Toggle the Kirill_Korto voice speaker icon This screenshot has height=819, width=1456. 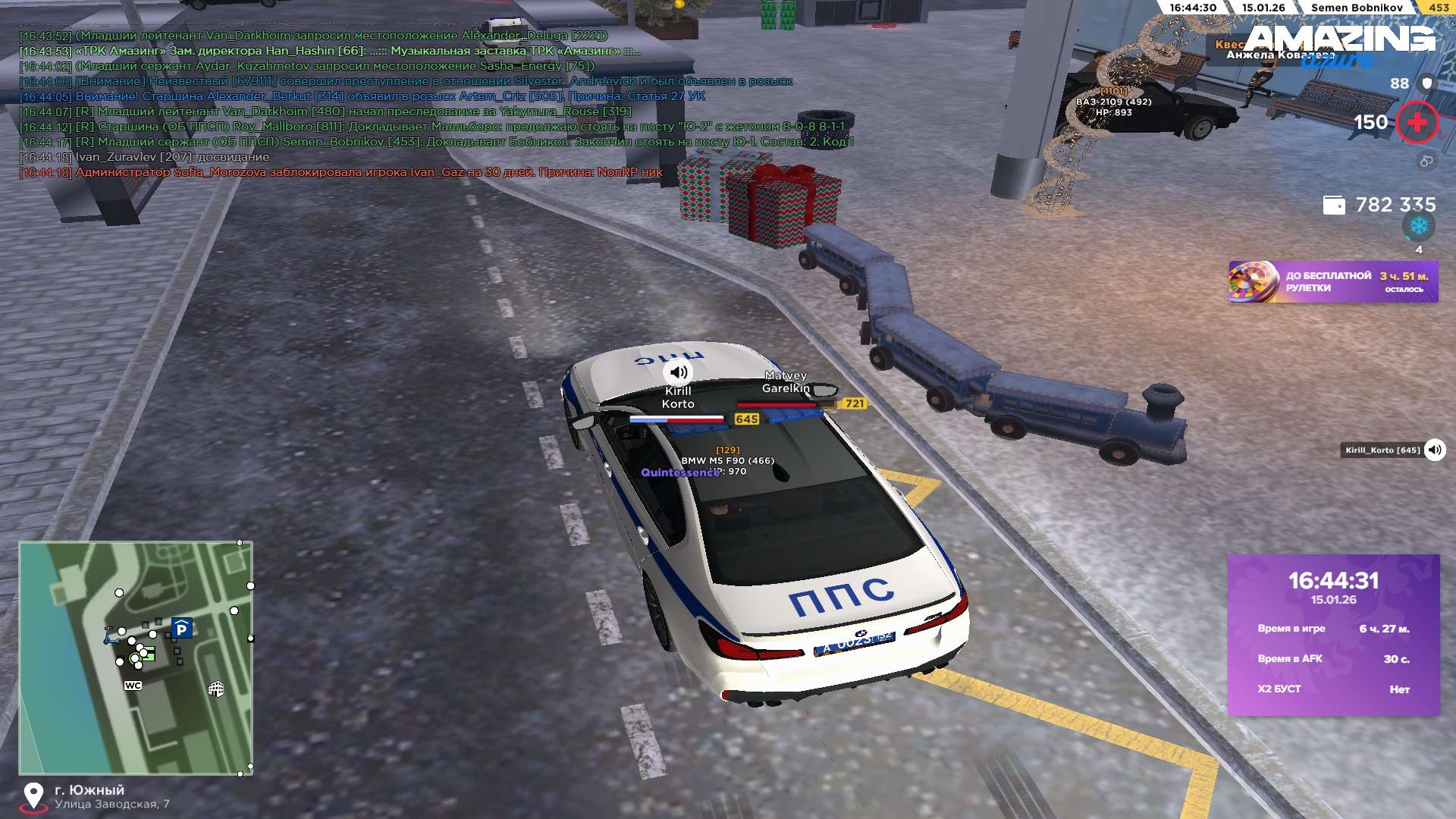pyautogui.click(x=1434, y=450)
